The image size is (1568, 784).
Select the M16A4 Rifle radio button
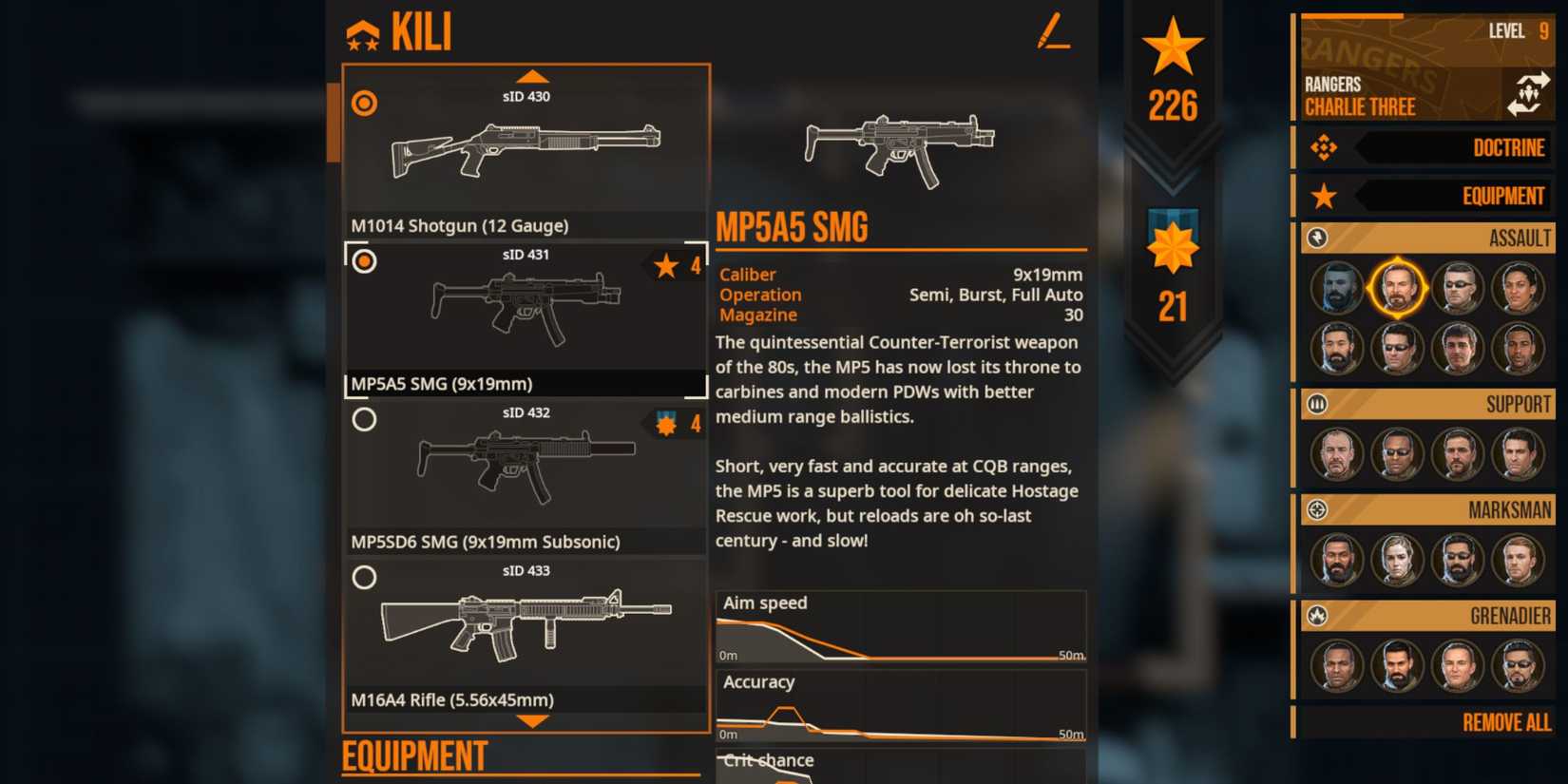(x=364, y=577)
